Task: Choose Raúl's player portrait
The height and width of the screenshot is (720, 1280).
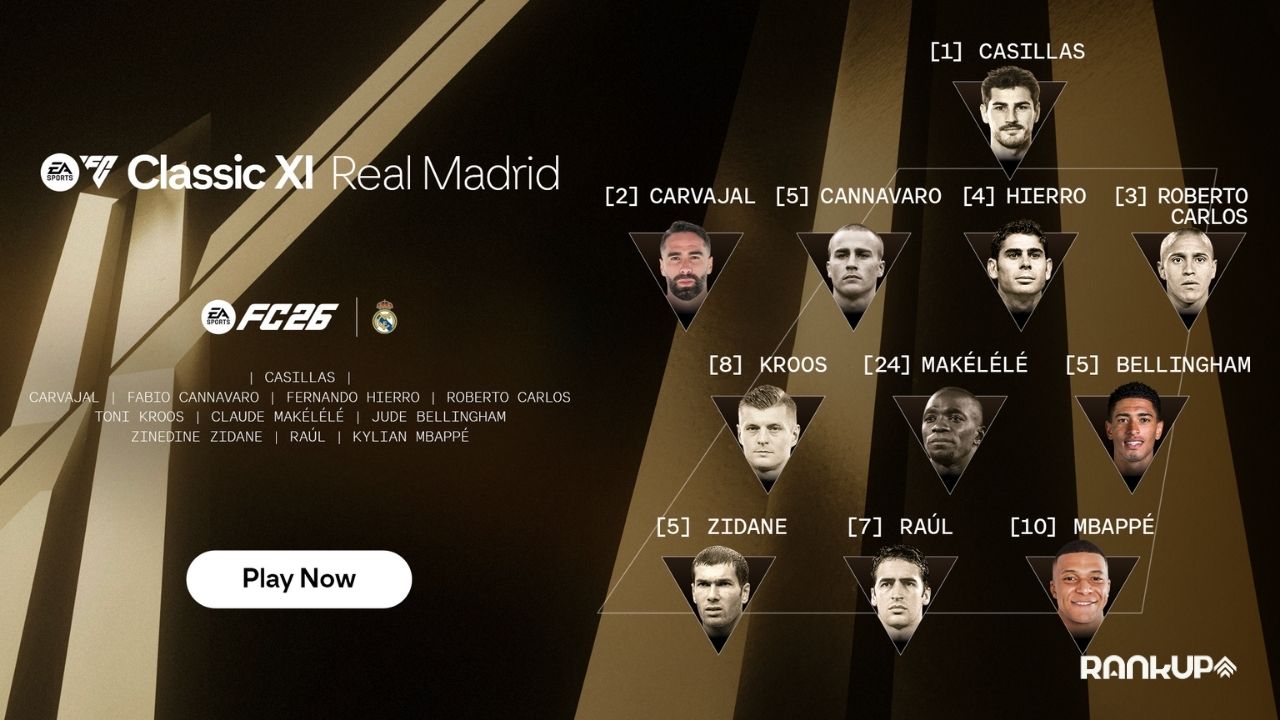Action: click(900, 592)
